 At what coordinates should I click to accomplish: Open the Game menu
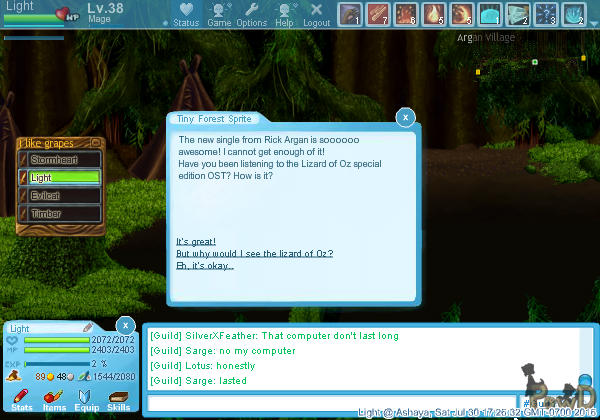pyautogui.click(x=219, y=14)
